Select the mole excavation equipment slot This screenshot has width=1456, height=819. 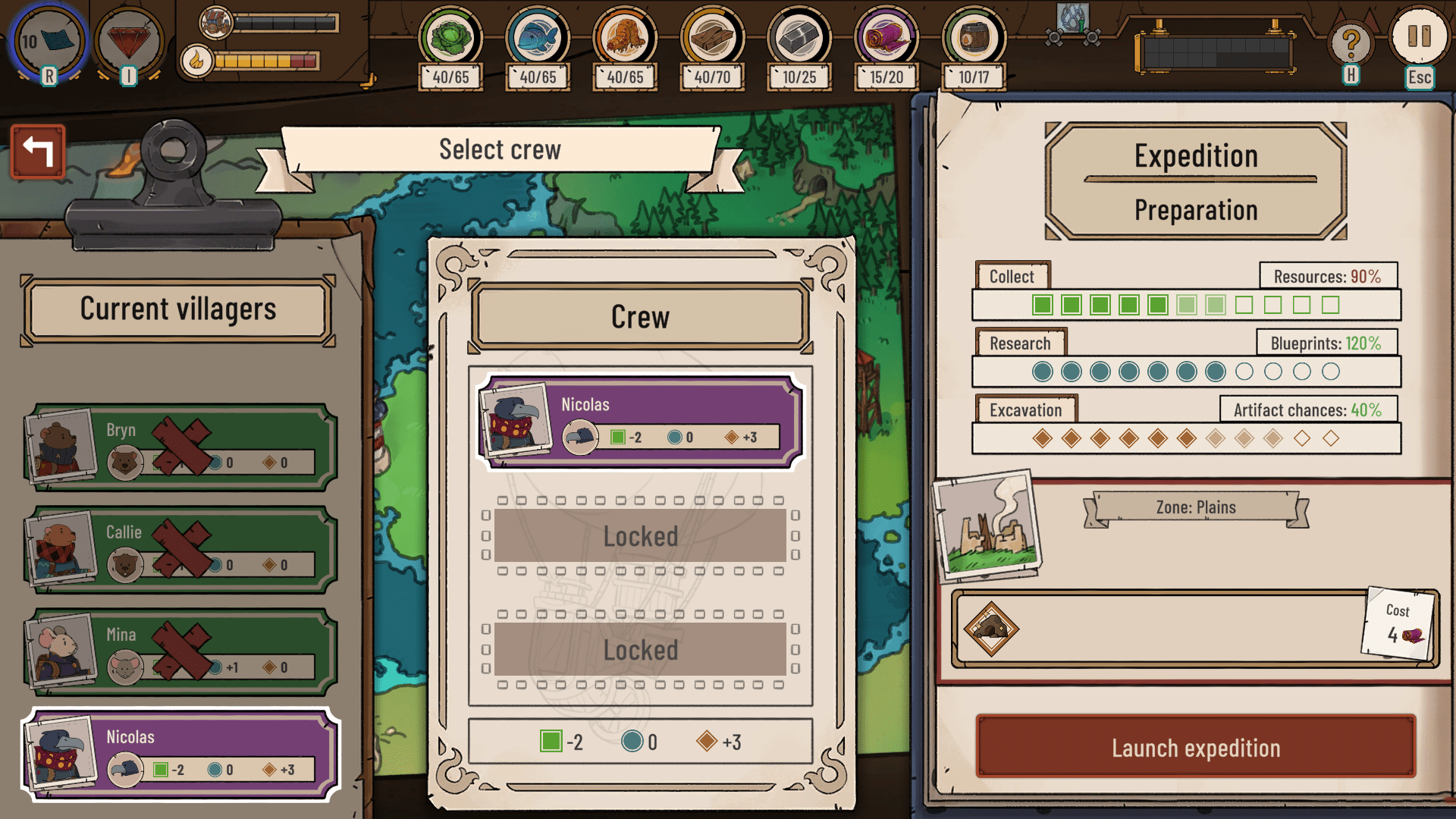tap(991, 629)
